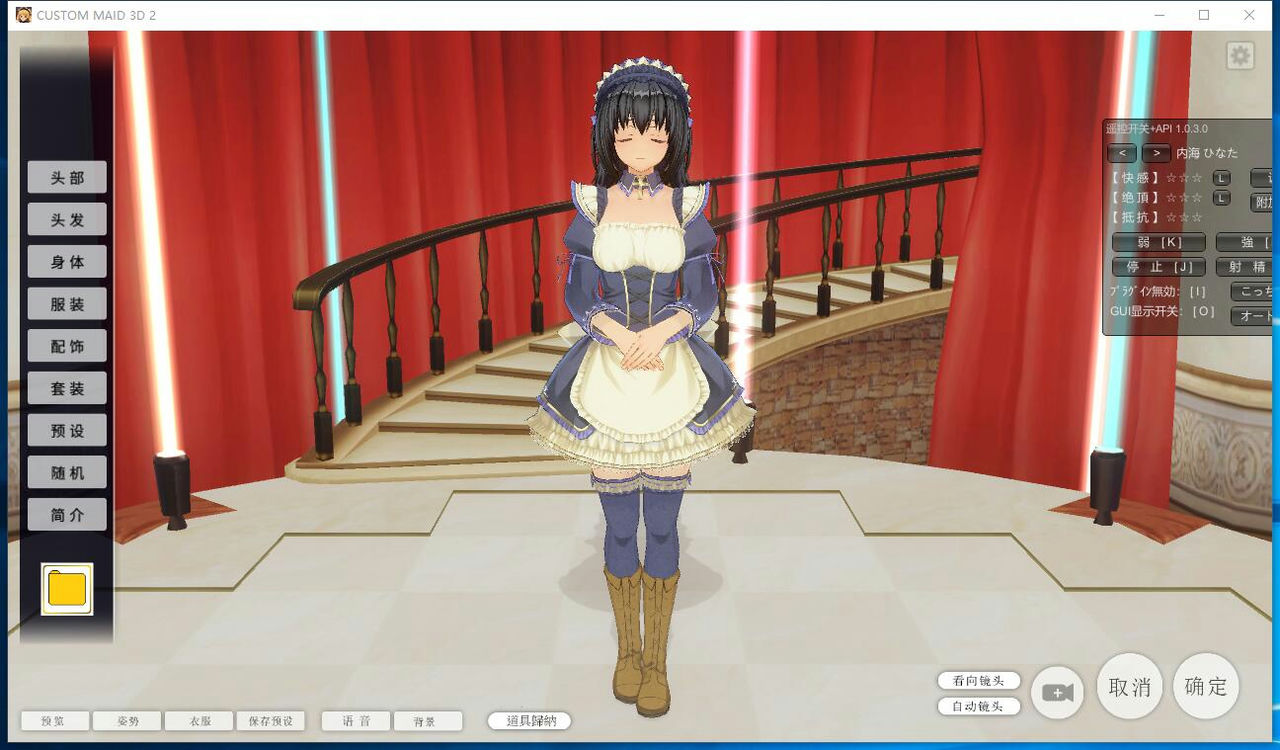The width and height of the screenshot is (1280, 750).
Task: Click 保存预设 to save the preset
Action: 270,720
